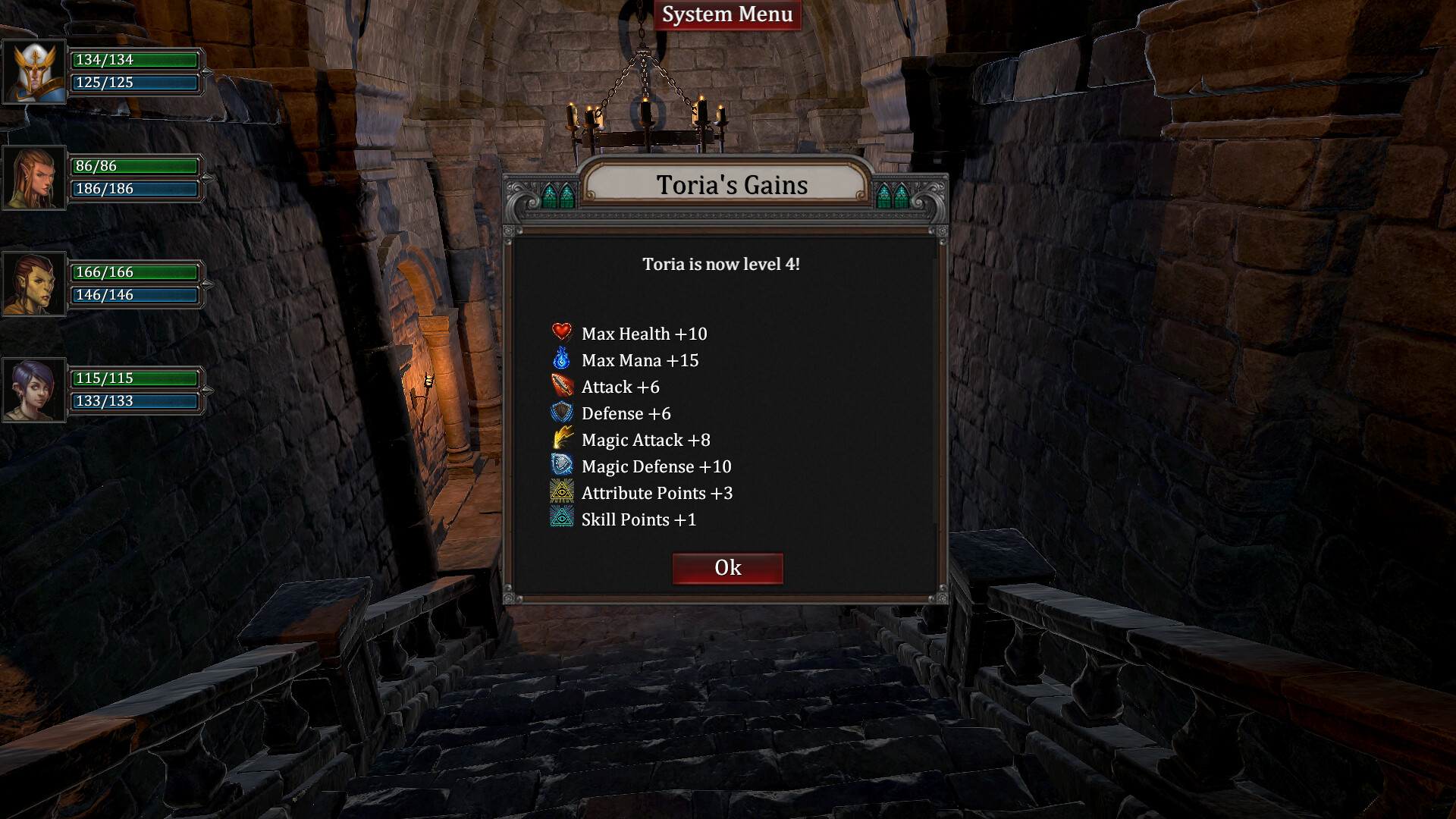
Task: Click the right green gem ornament
Action: (892, 194)
